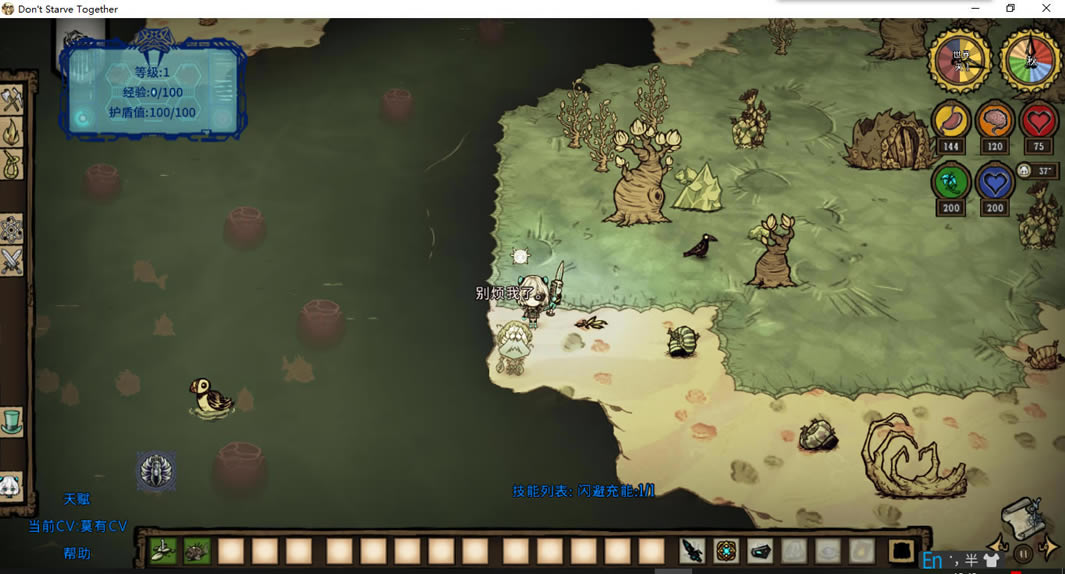Open the backpack slot at hotbar end
This screenshot has height=574, width=1065.
point(901,551)
